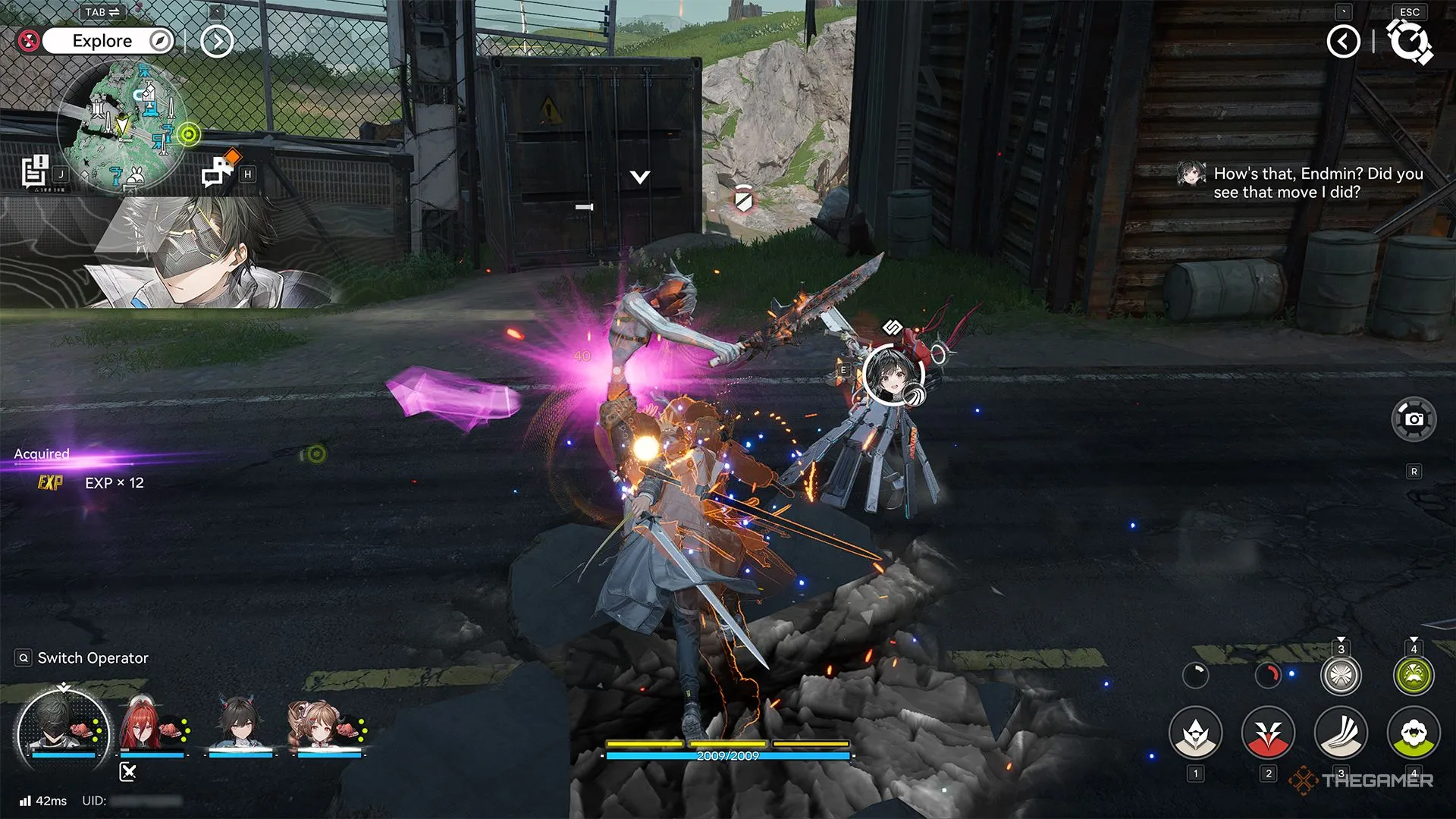
Task: Switch to the horned dark-haired operator portrait
Action: point(240,726)
